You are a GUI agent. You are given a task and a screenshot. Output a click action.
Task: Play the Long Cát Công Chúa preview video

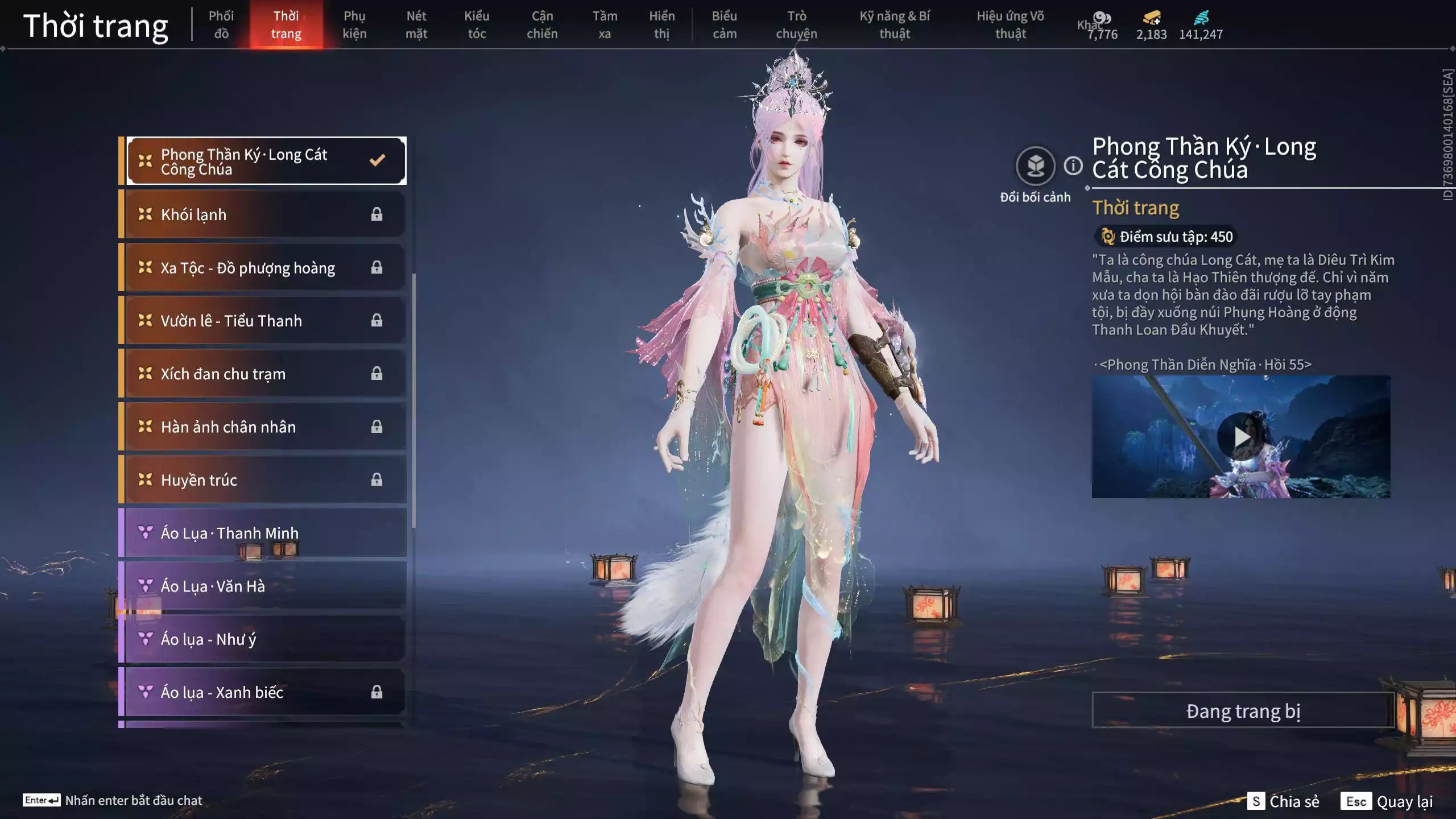(x=1241, y=437)
